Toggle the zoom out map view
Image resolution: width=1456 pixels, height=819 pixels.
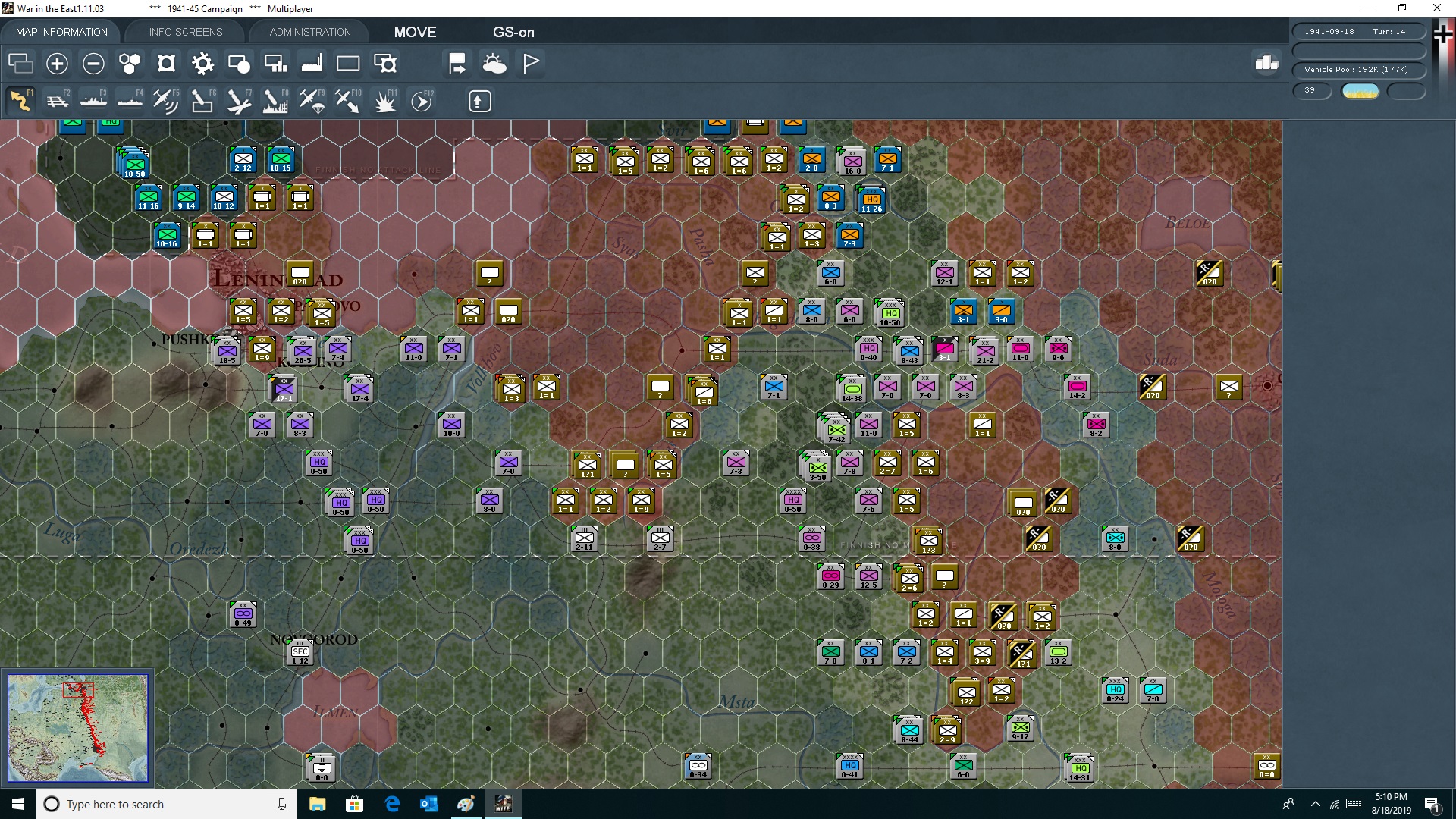pos(93,64)
